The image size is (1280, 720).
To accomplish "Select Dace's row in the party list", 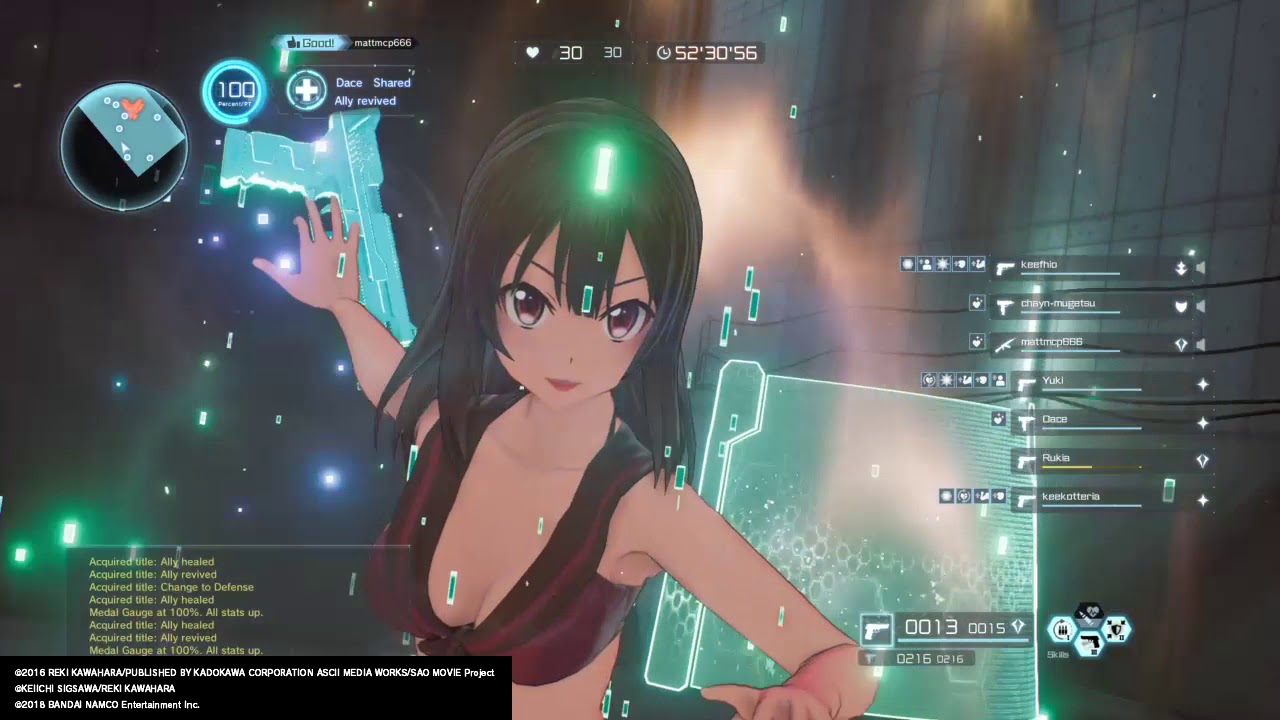I will [x=1091, y=421].
